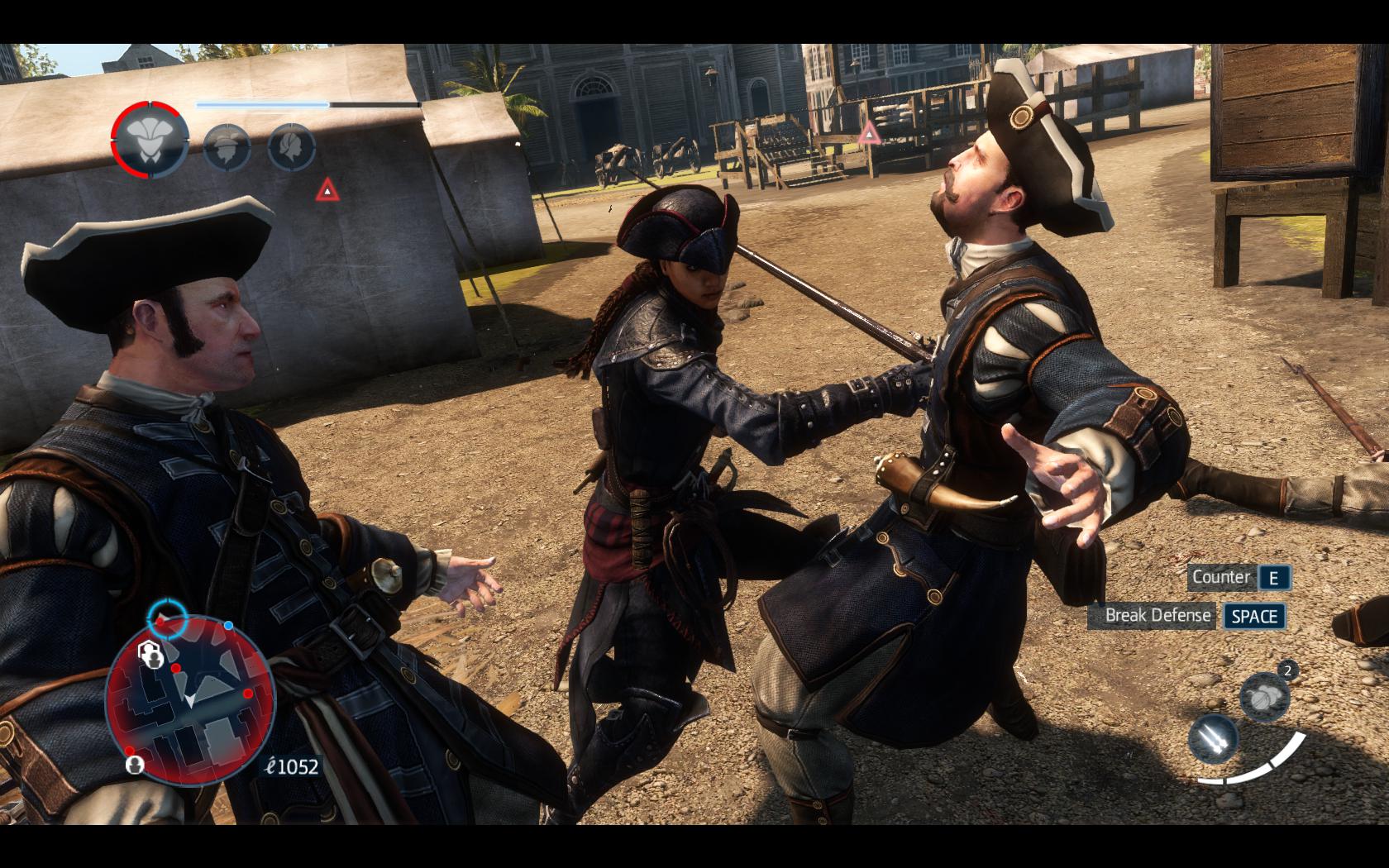Image resolution: width=1389 pixels, height=868 pixels.
Task: Open the circular minimap
Action: pos(190,699)
